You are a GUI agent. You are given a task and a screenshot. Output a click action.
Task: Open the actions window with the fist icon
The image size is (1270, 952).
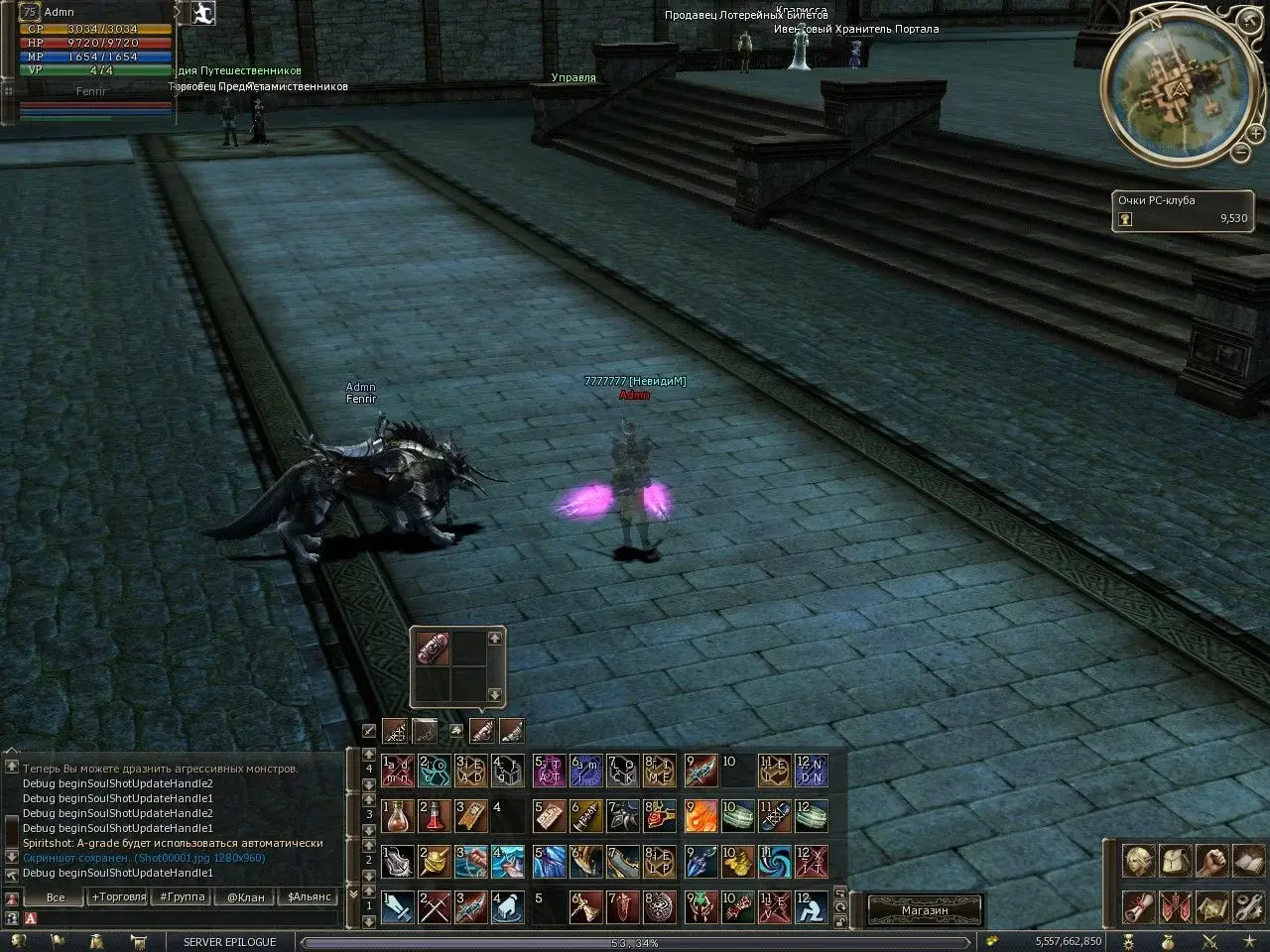[1211, 862]
